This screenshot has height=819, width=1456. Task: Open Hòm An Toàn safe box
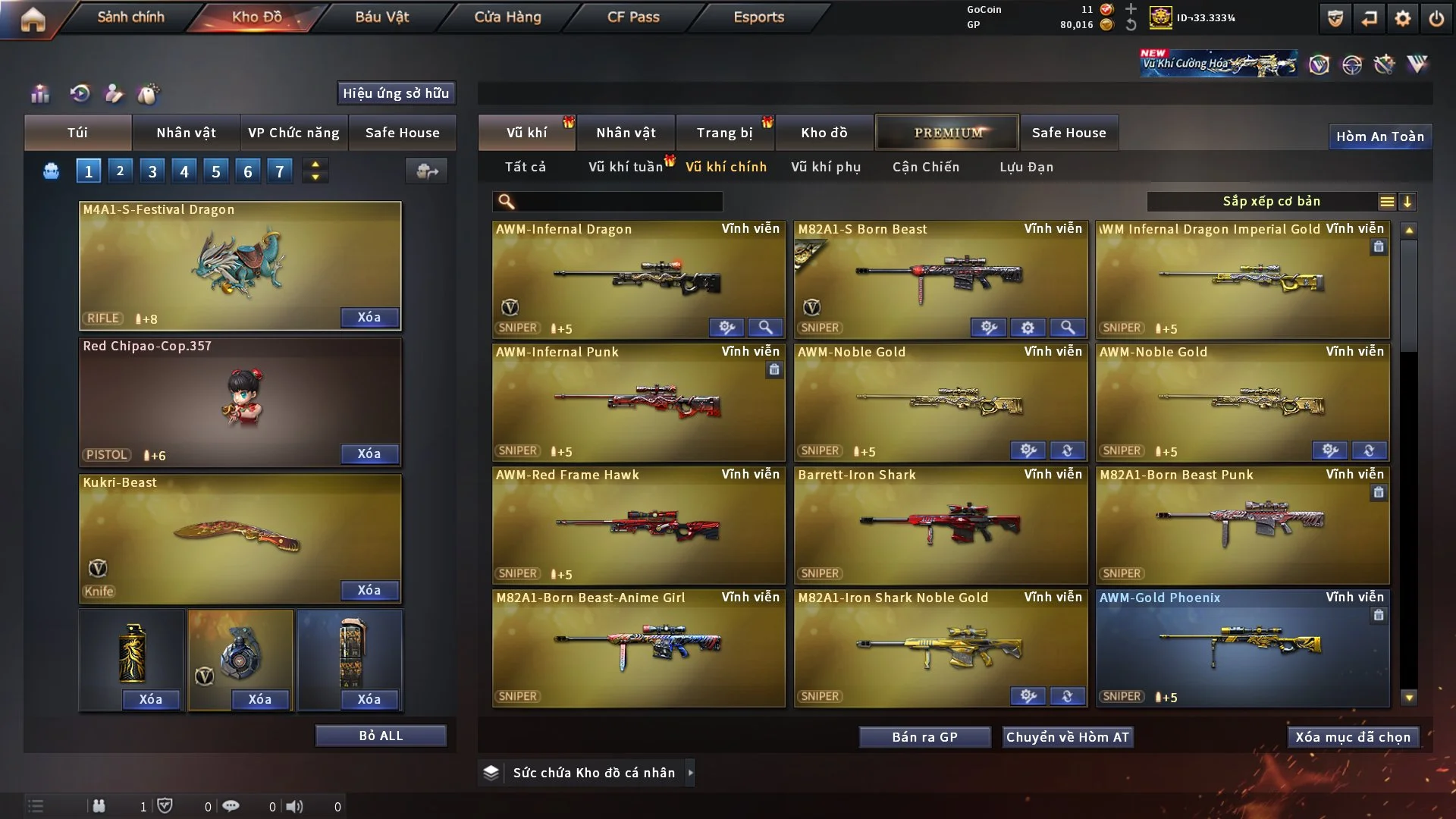point(1380,136)
